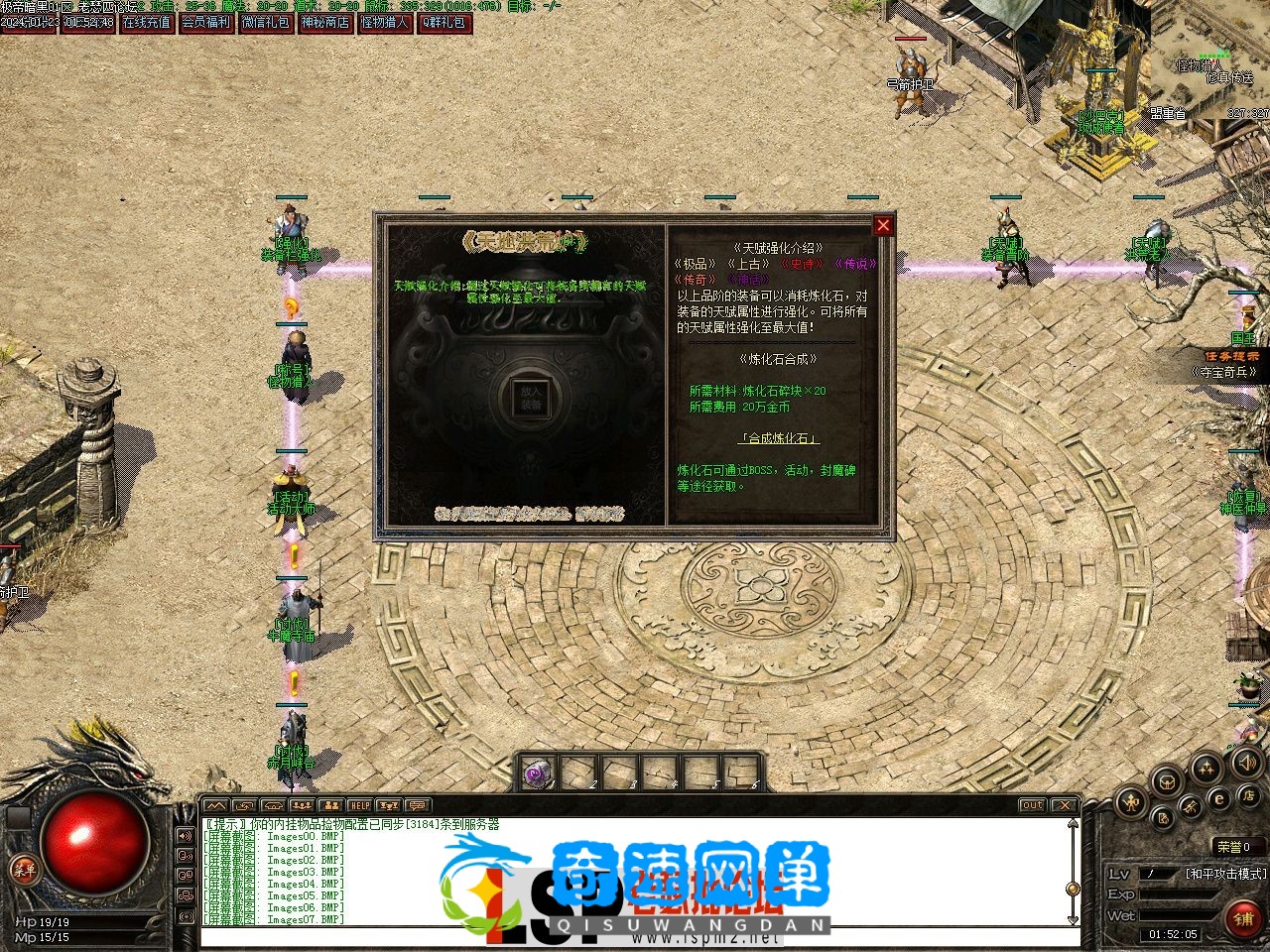Image resolution: width=1270 pixels, height=952 pixels.
Task: Open the 会员福利 menu
Action: [x=206, y=22]
